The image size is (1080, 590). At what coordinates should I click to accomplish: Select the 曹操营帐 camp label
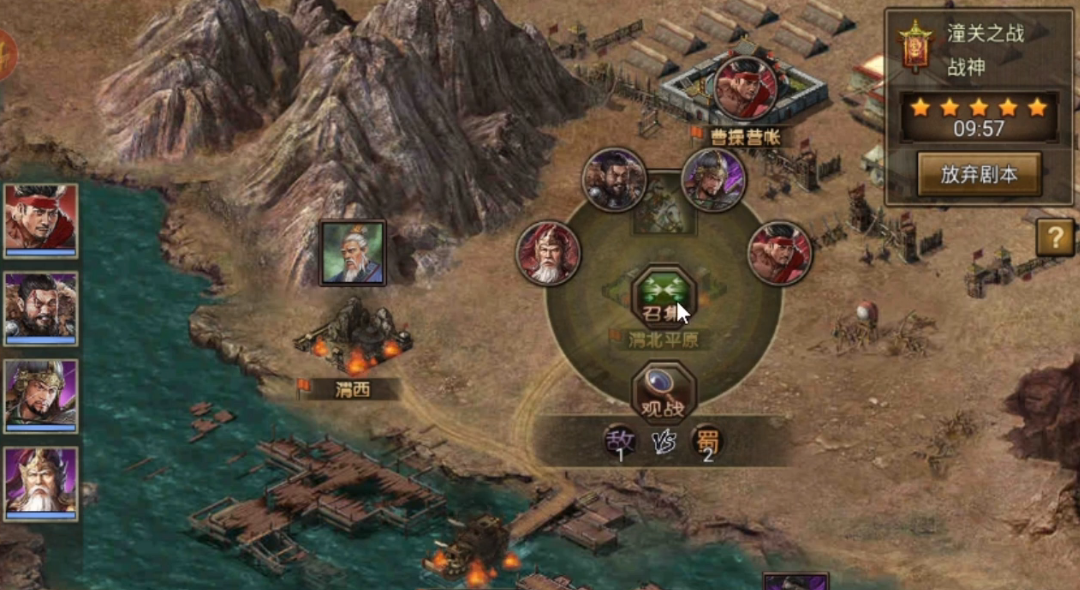click(745, 135)
